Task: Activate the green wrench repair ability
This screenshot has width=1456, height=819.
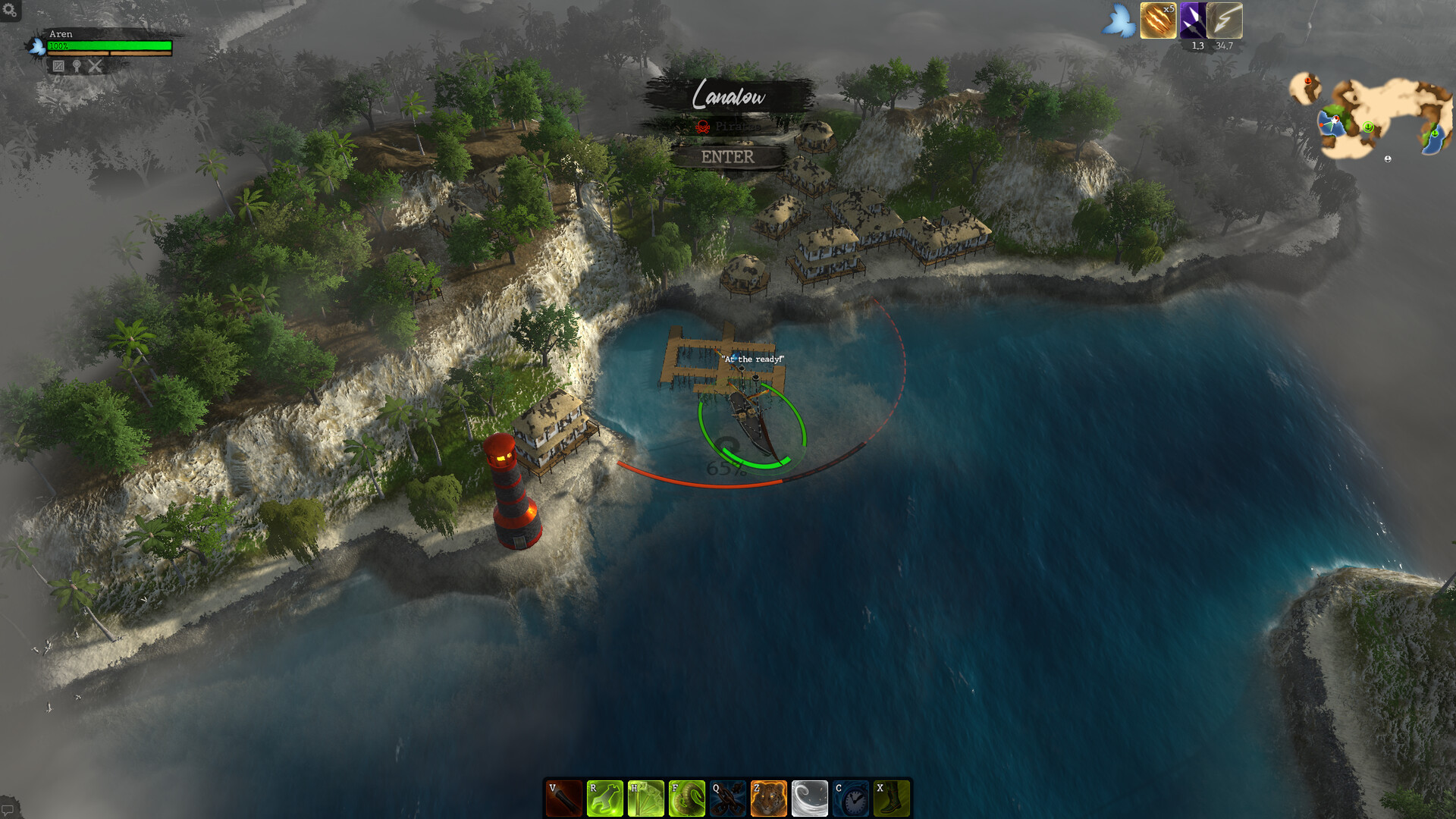Action: [605, 799]
